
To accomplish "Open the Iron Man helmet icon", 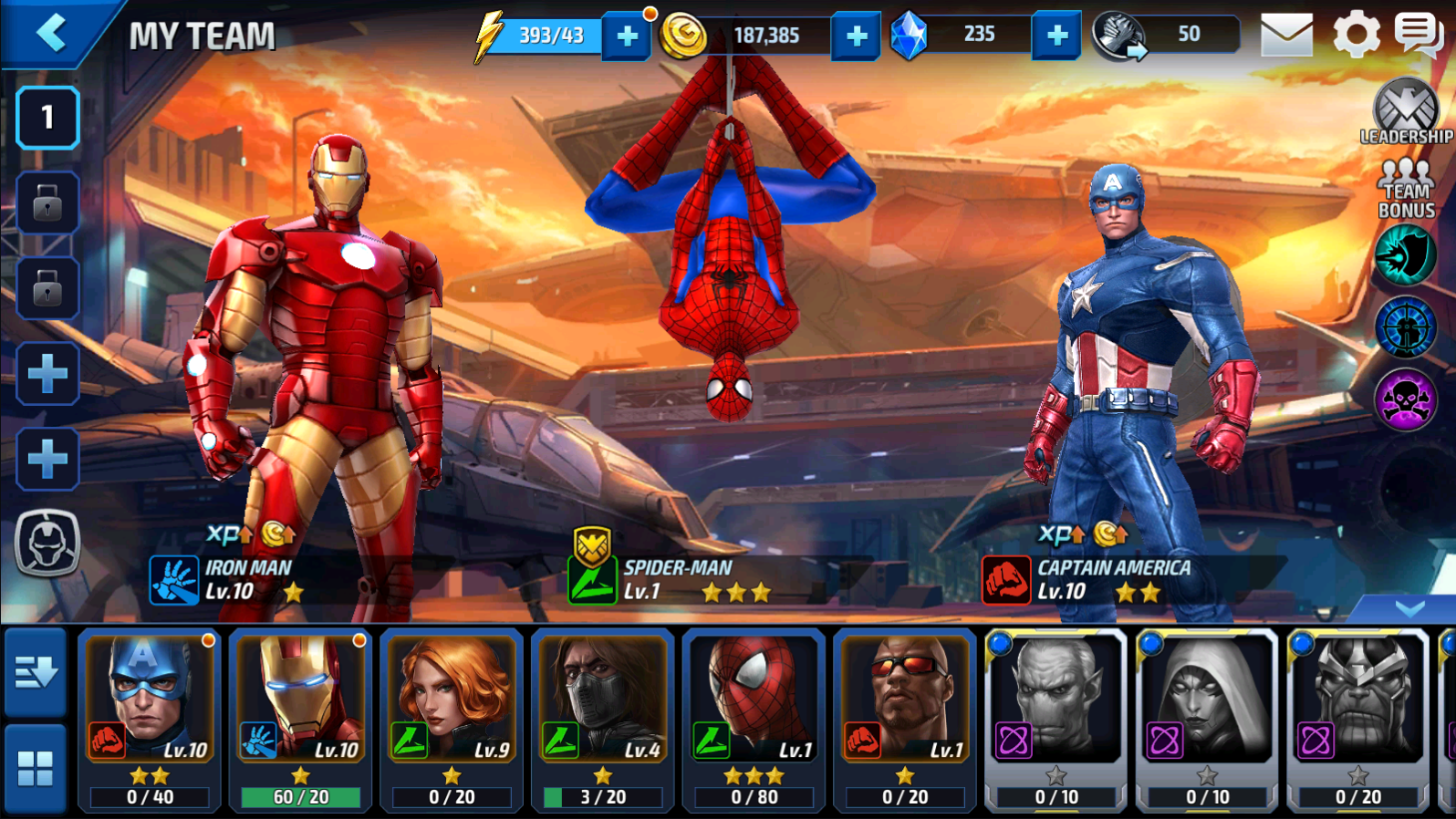I will (47, 544).
